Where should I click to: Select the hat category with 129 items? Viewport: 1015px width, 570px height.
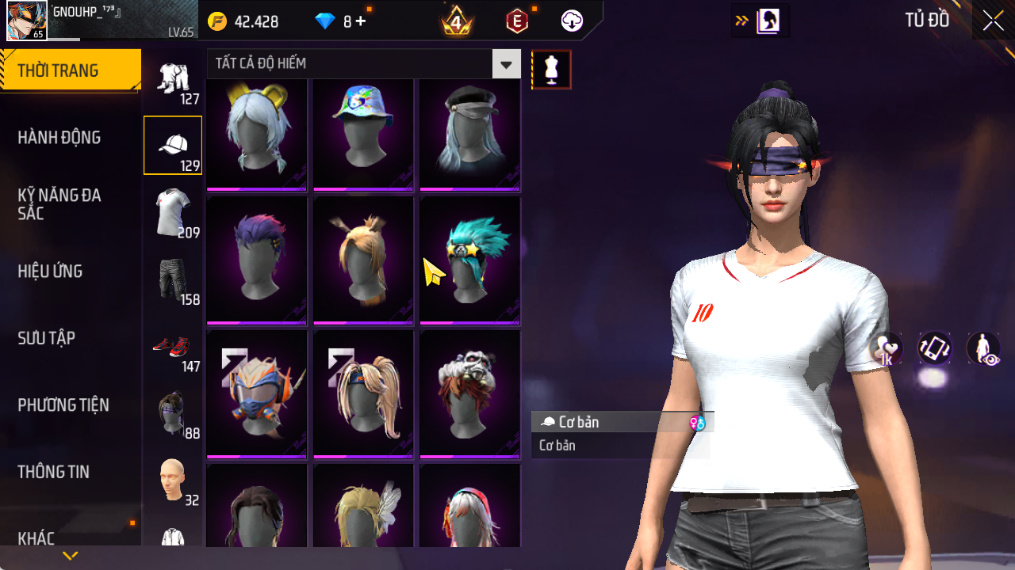click(x=173, y=146)
